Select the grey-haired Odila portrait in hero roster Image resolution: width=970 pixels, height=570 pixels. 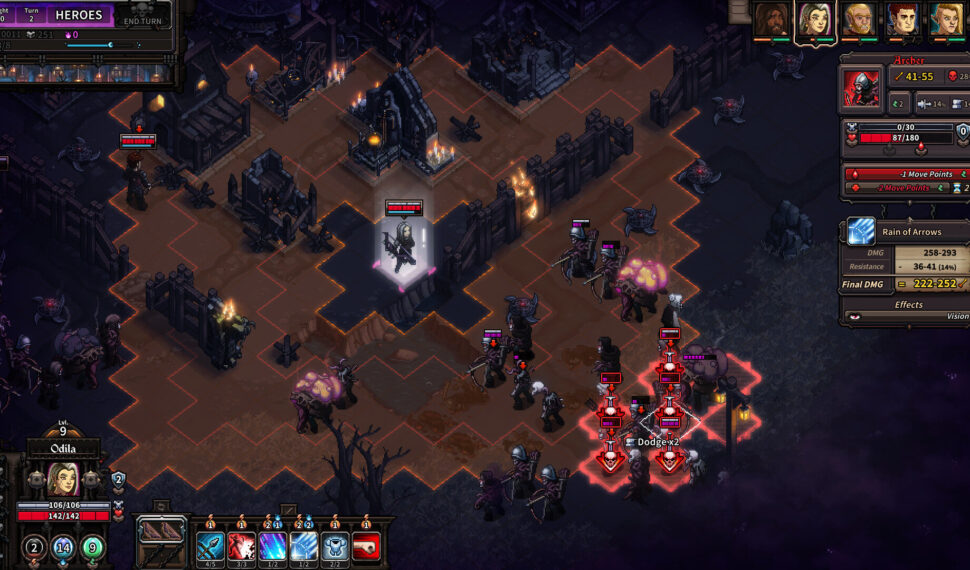coord(815,20)
